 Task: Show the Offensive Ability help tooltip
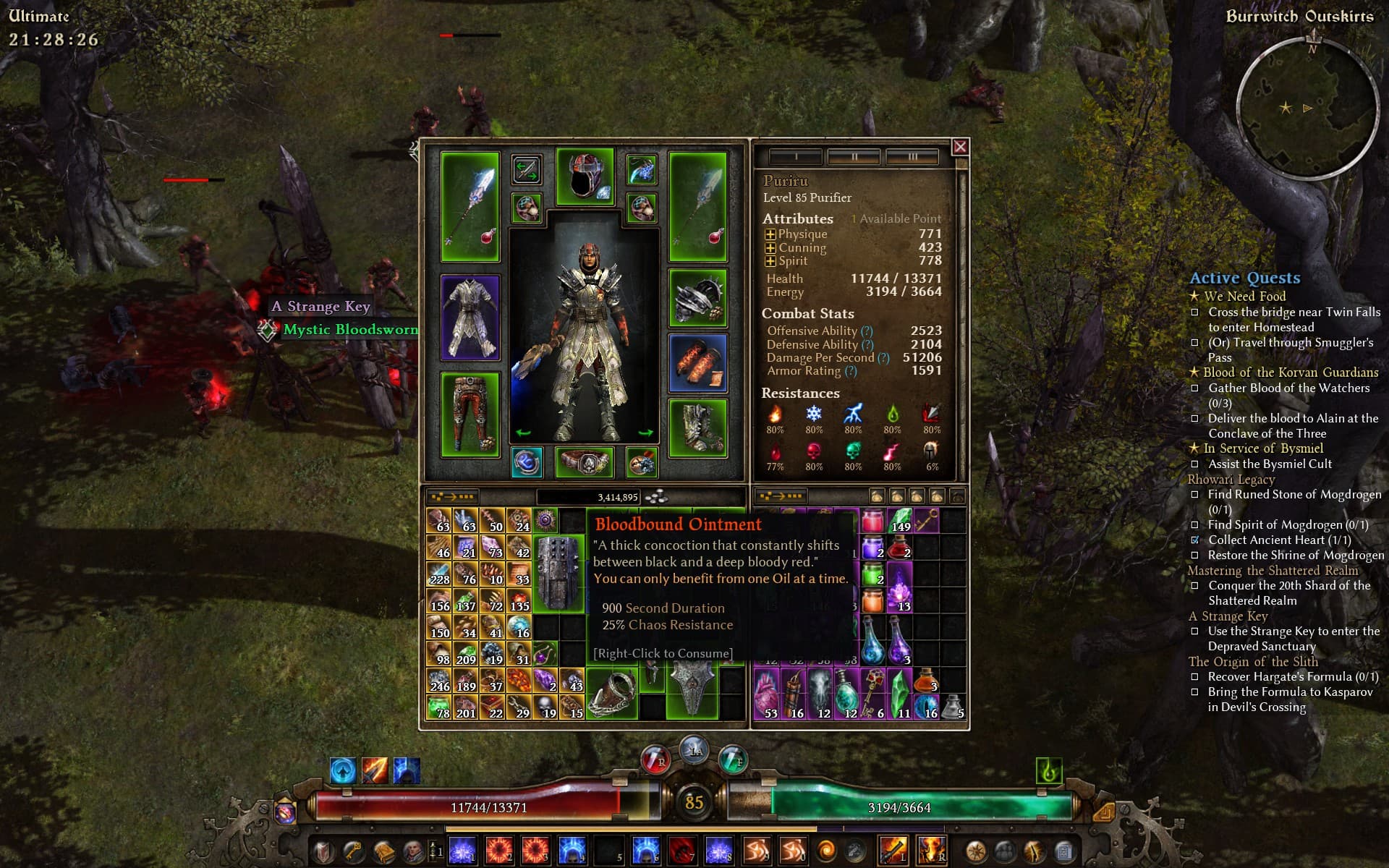[x=867, y=331]
